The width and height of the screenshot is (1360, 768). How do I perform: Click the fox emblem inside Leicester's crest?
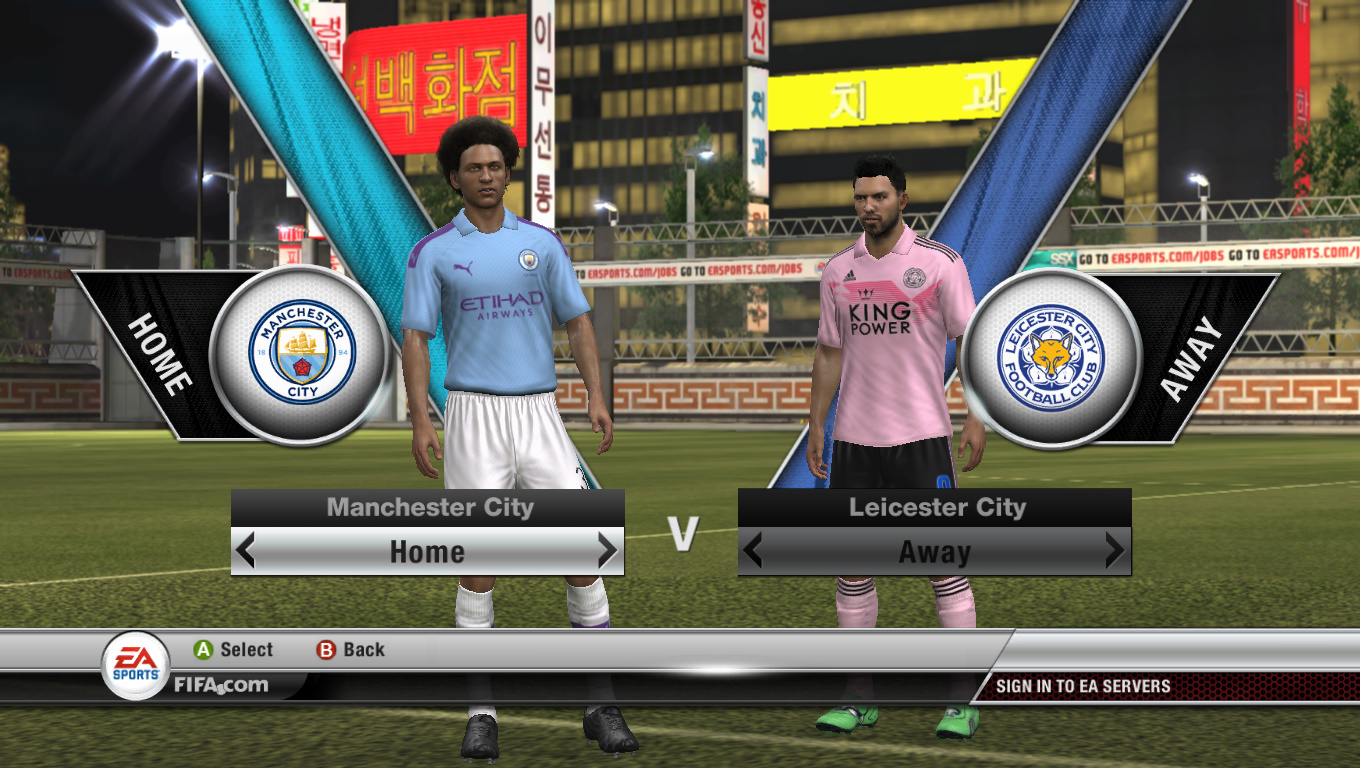pyautogui.click(x=1051, y=352)
